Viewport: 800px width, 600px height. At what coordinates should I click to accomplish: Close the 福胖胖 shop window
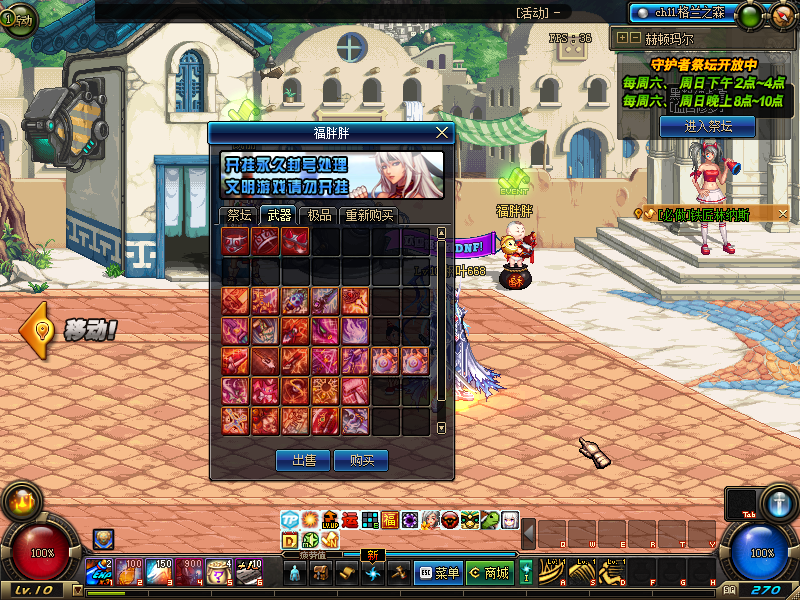point(442,132)
